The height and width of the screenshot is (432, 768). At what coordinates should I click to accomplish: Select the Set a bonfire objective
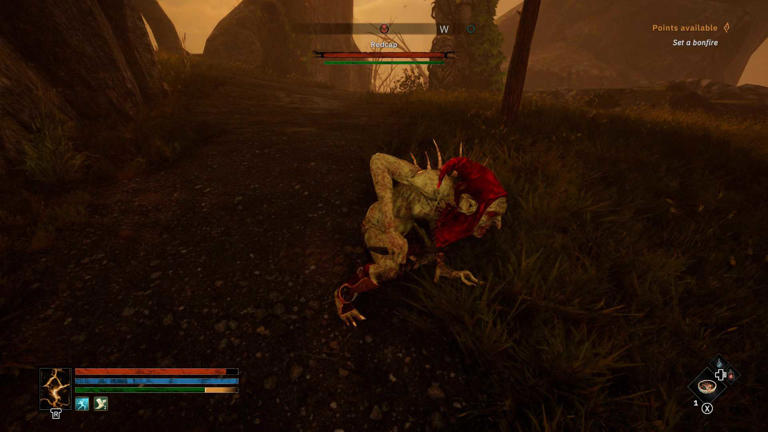[x=694, y=43]
